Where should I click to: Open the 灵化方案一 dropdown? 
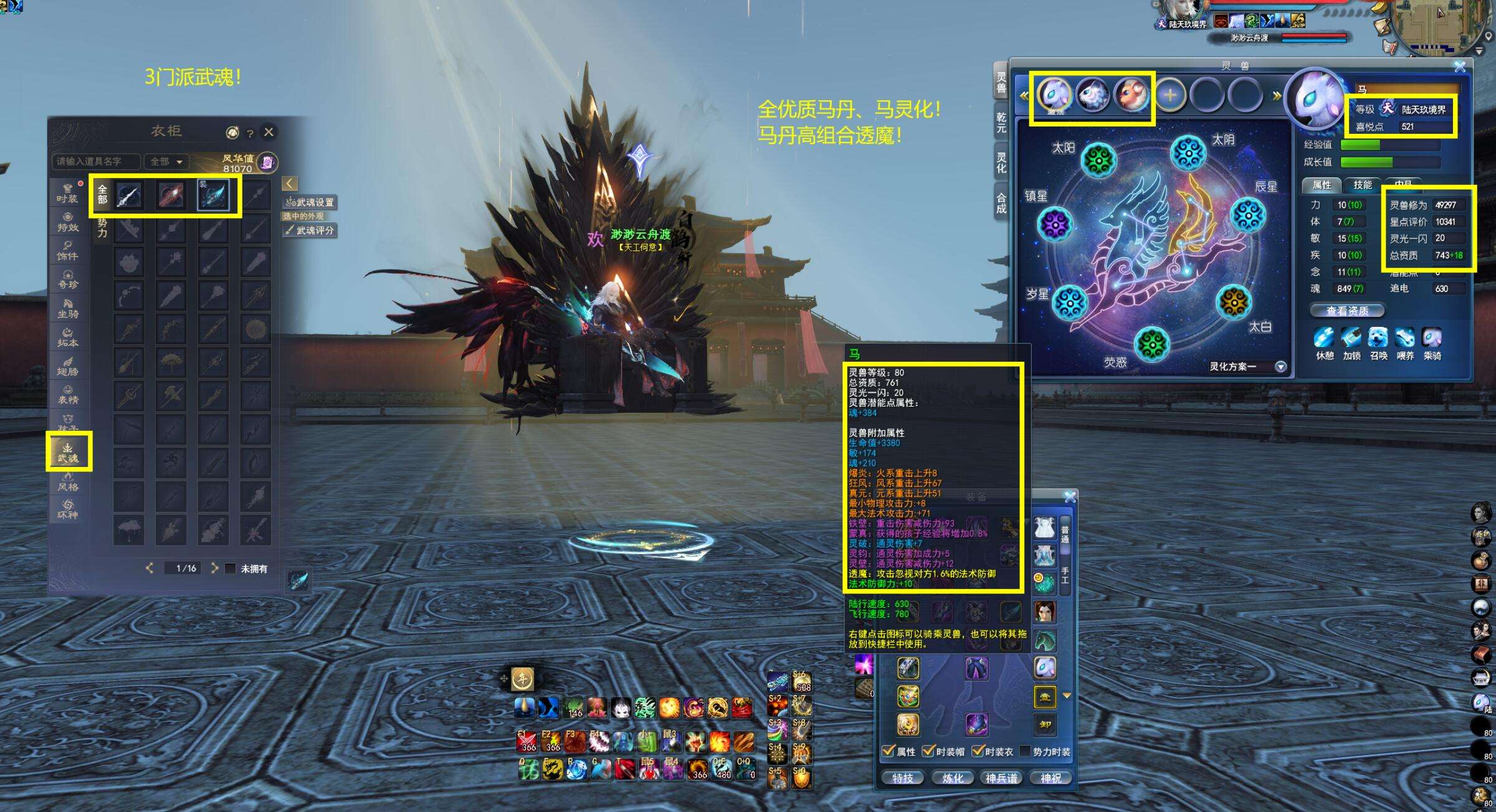click(x=1281, y=367)
